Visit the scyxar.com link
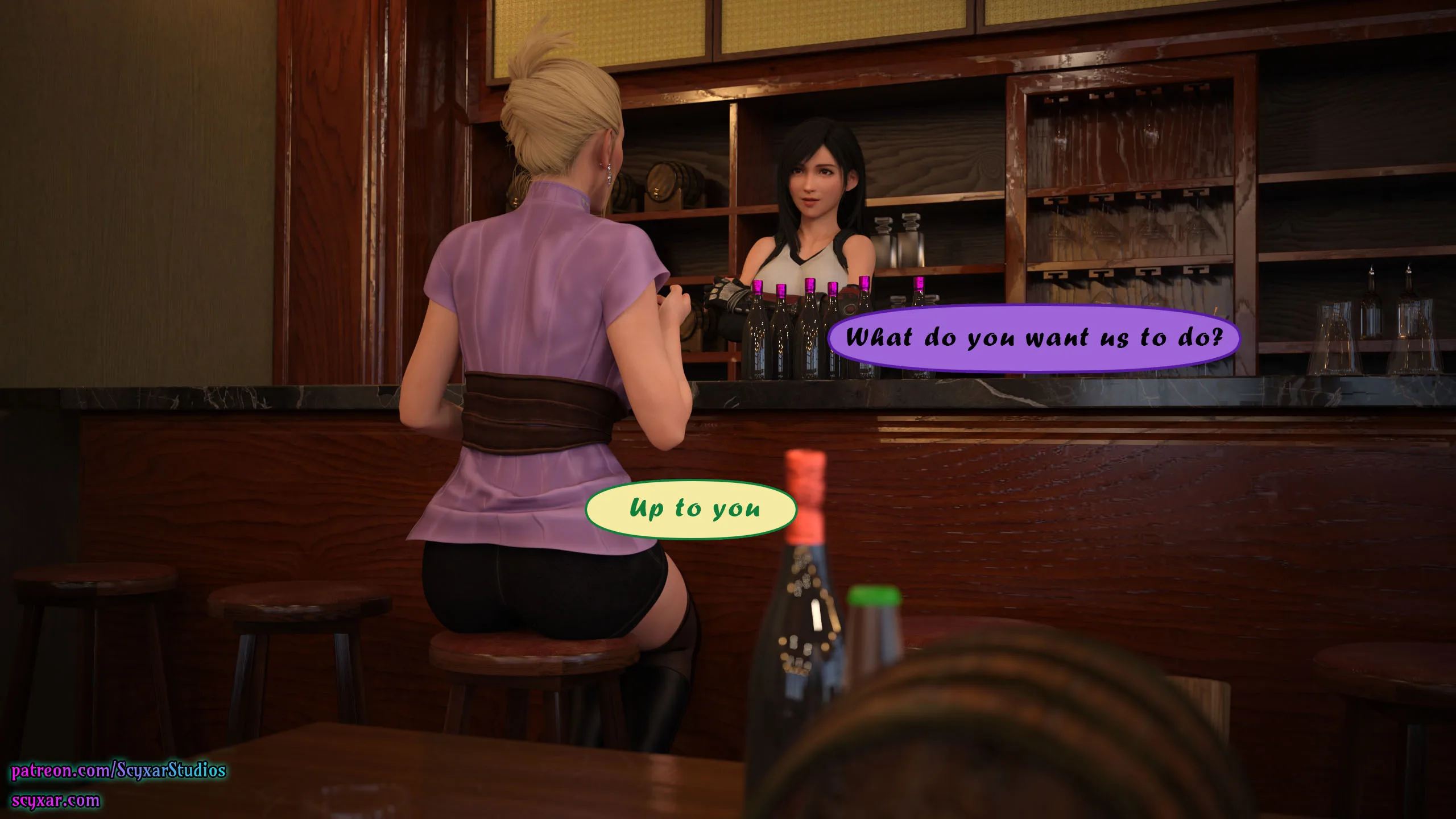This screenshot has height=819, width=1456. tap(56, 801)
